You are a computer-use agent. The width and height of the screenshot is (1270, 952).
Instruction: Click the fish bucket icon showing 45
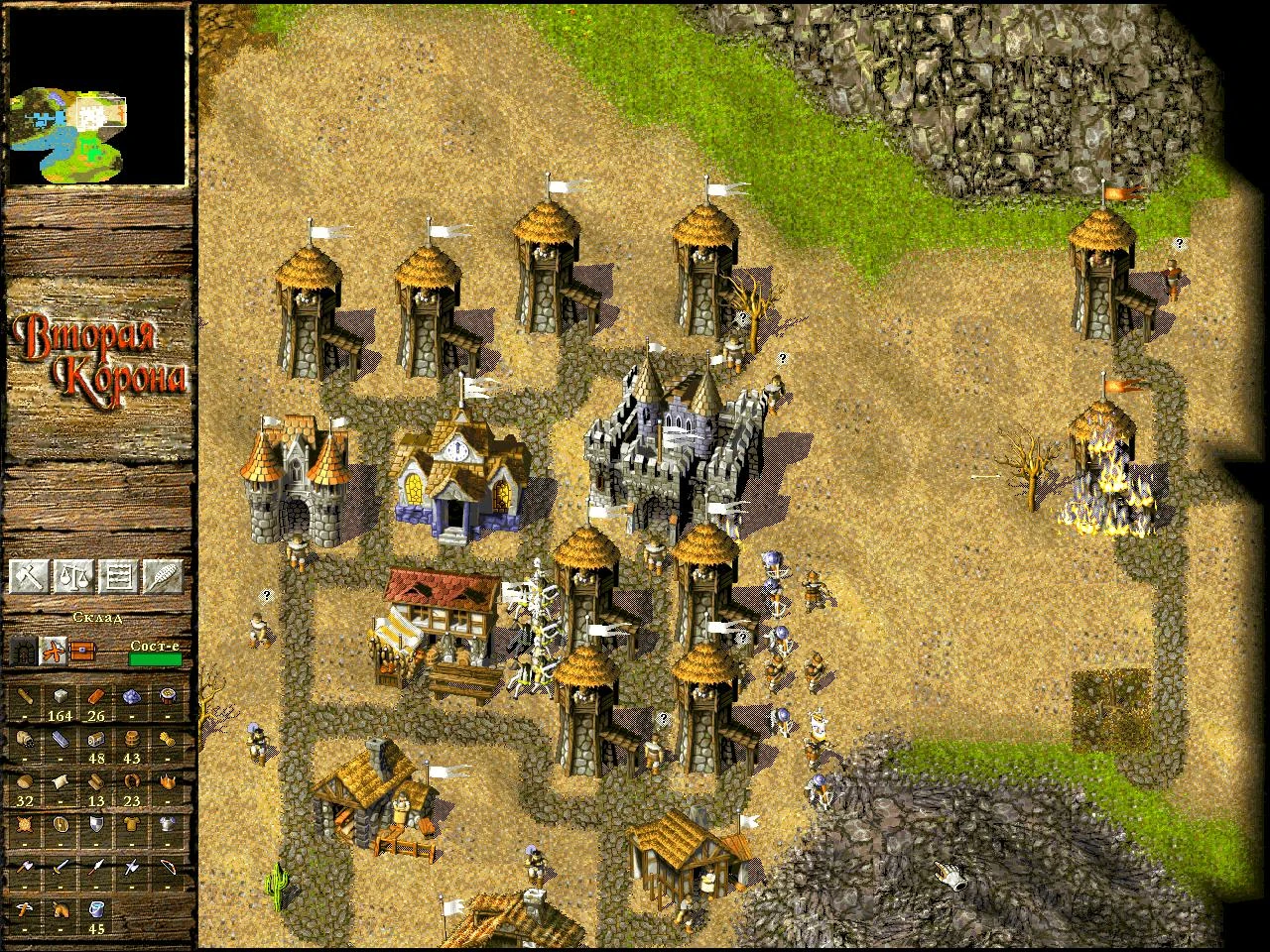click(x=95, y=911)
